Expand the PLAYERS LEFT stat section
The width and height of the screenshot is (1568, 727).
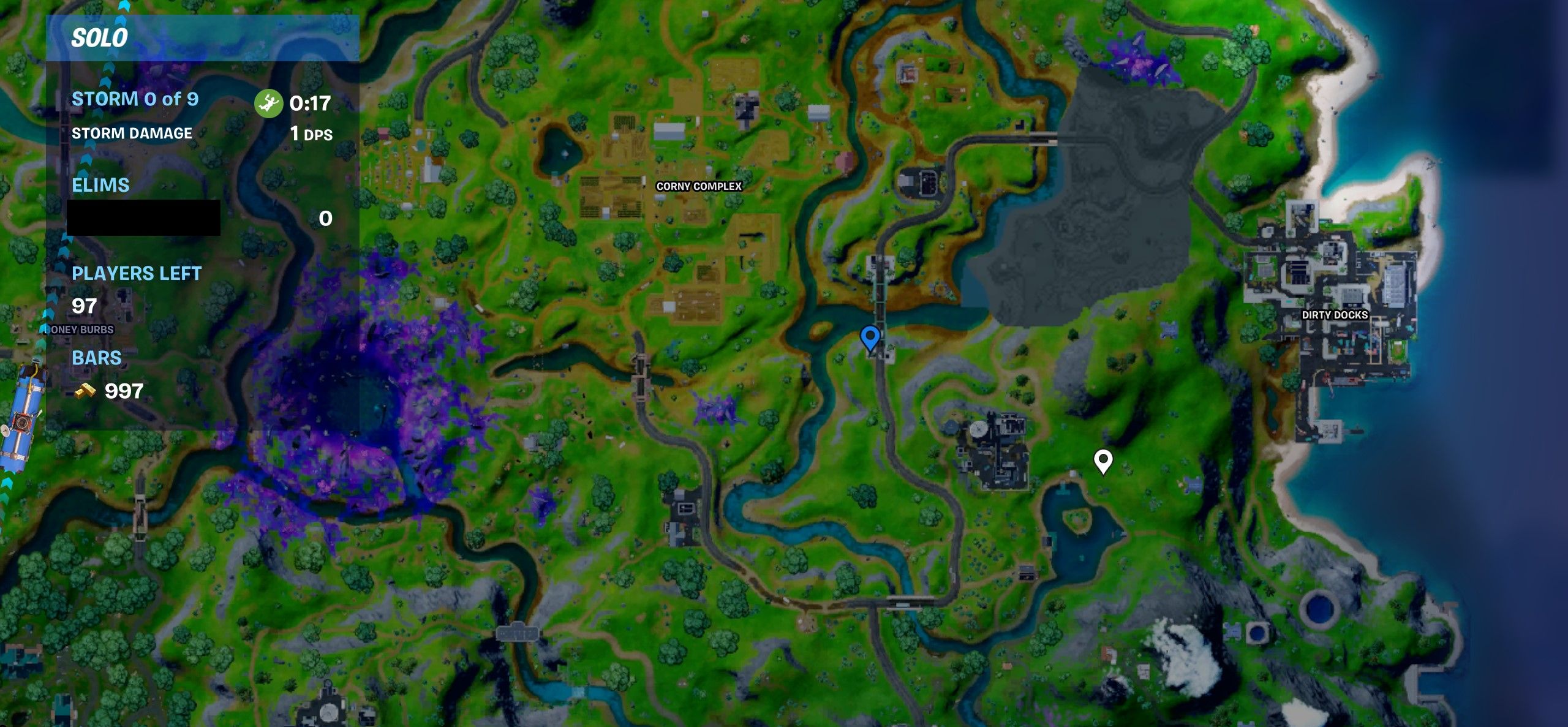136,274
